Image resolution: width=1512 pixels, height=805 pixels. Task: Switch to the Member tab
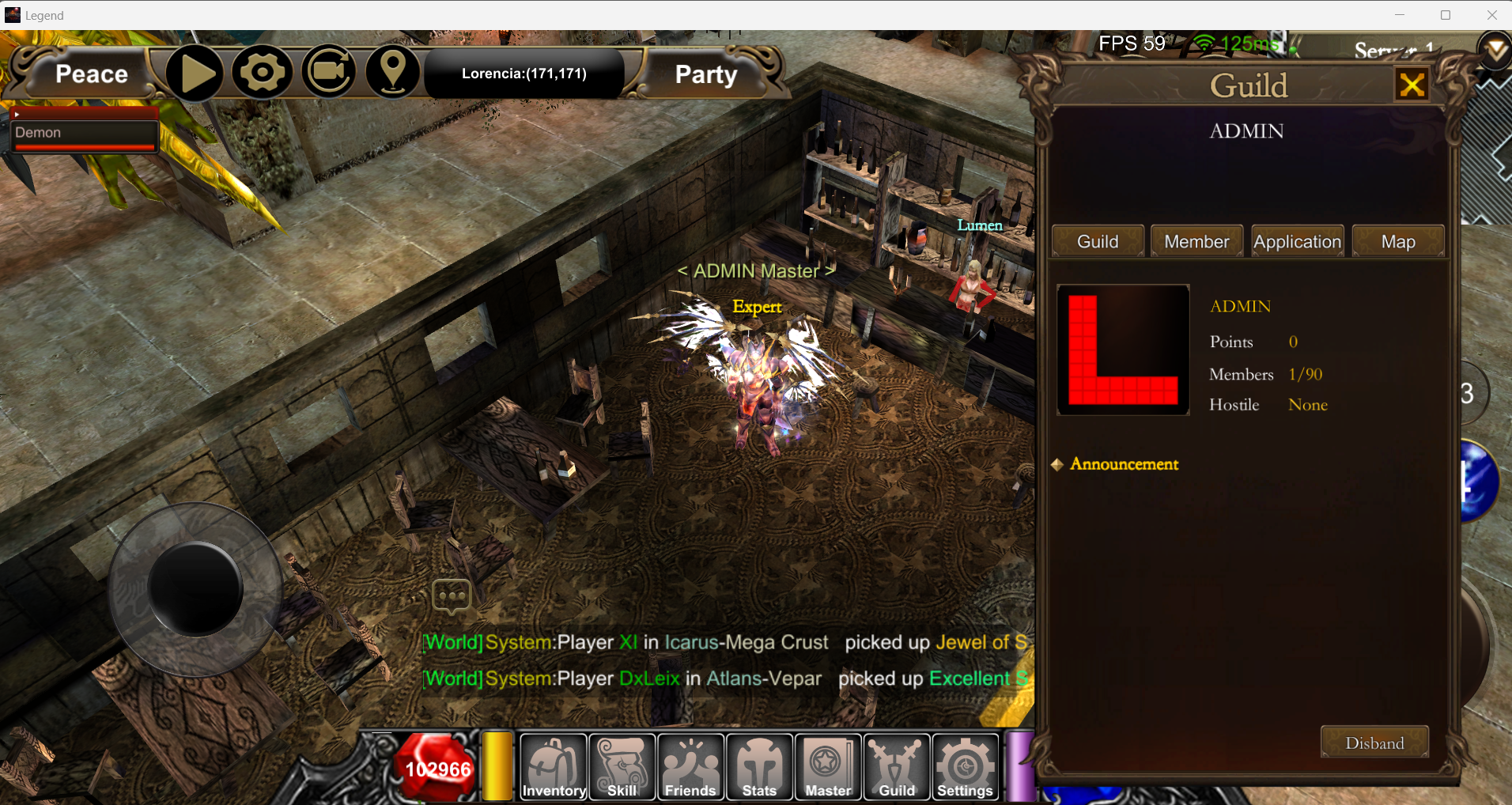(1196, 241)
